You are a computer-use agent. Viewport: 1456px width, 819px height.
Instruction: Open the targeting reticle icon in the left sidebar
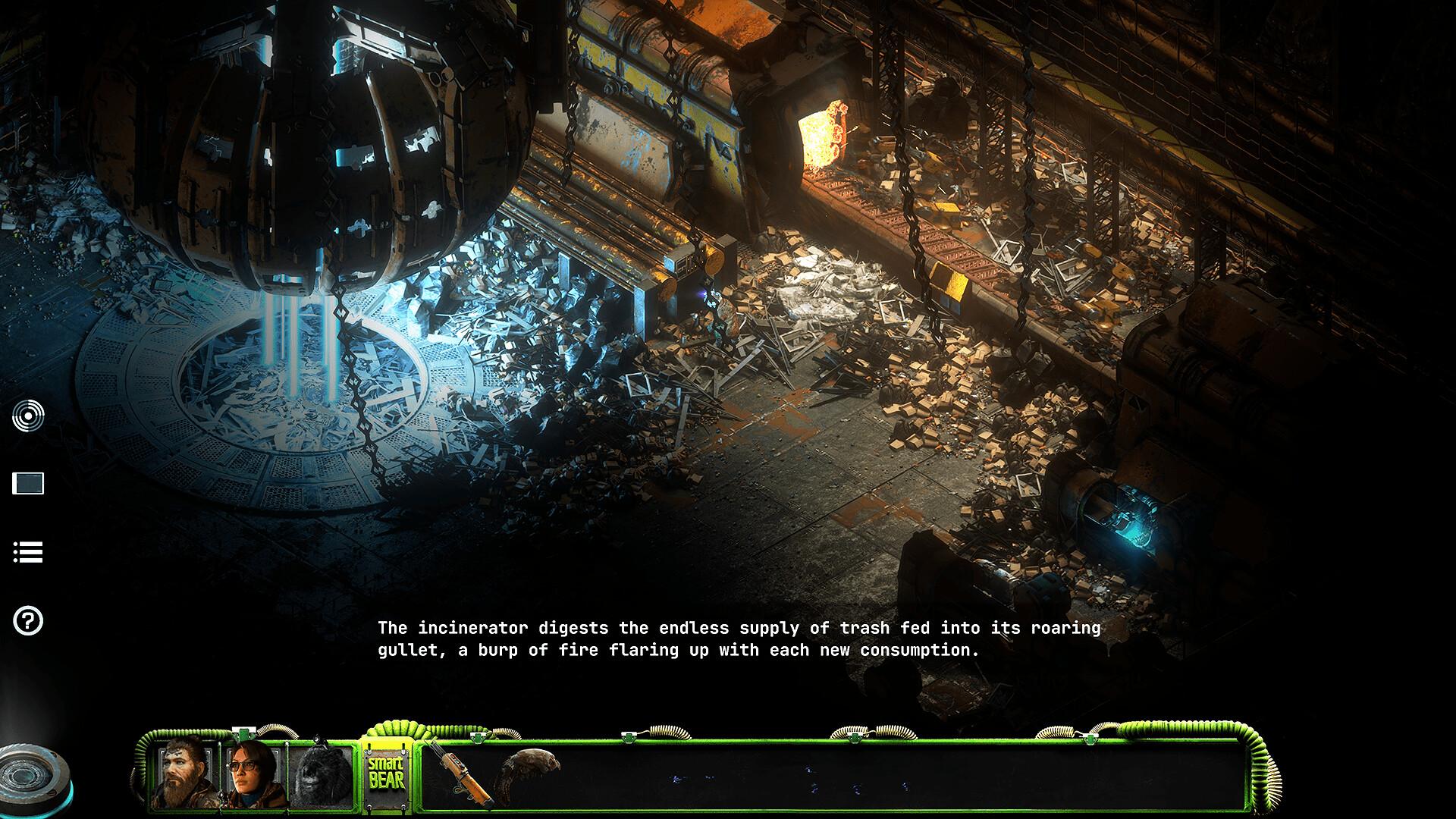pos(29,414)
